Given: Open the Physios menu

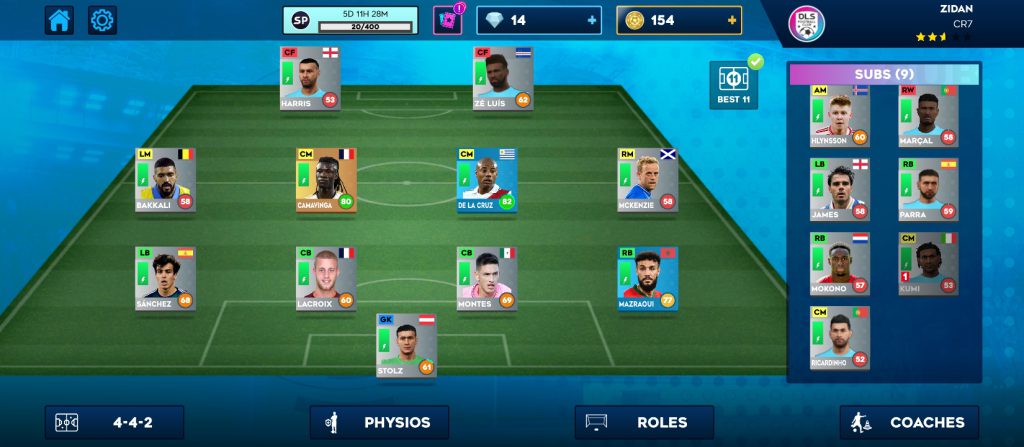Looking at the screenshot, I should click(x=379, y=422).
